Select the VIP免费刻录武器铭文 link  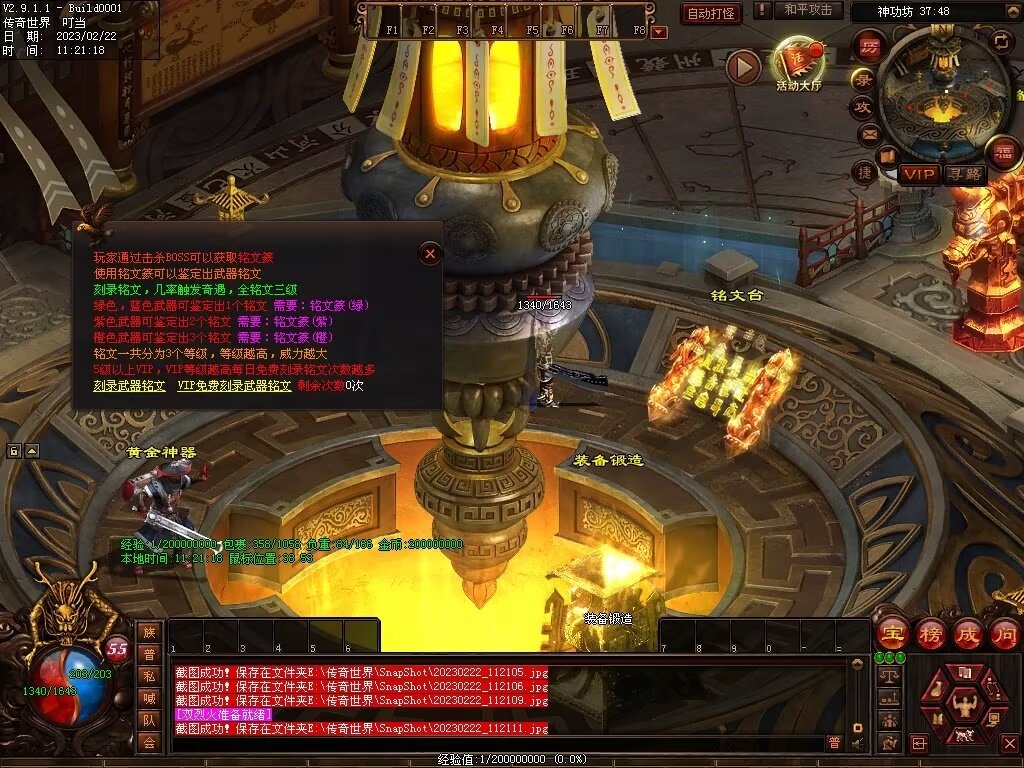235,385
